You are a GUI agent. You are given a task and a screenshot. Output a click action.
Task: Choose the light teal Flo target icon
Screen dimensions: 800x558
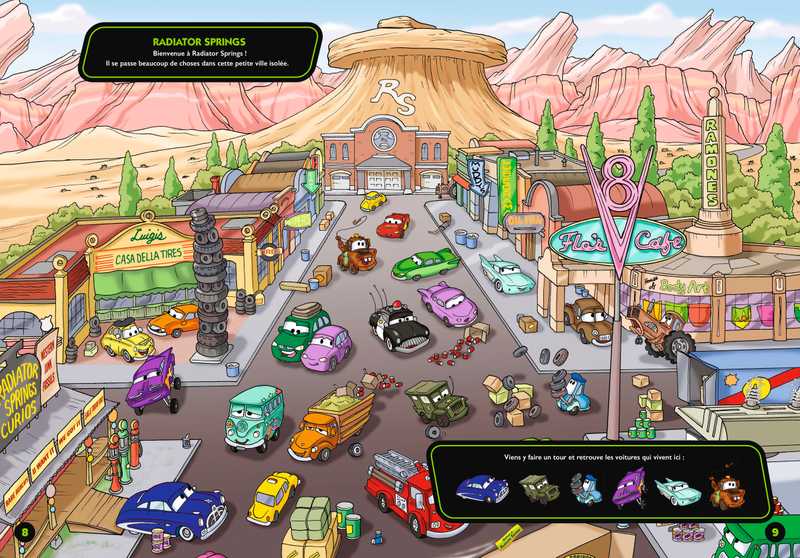point(677,488)
